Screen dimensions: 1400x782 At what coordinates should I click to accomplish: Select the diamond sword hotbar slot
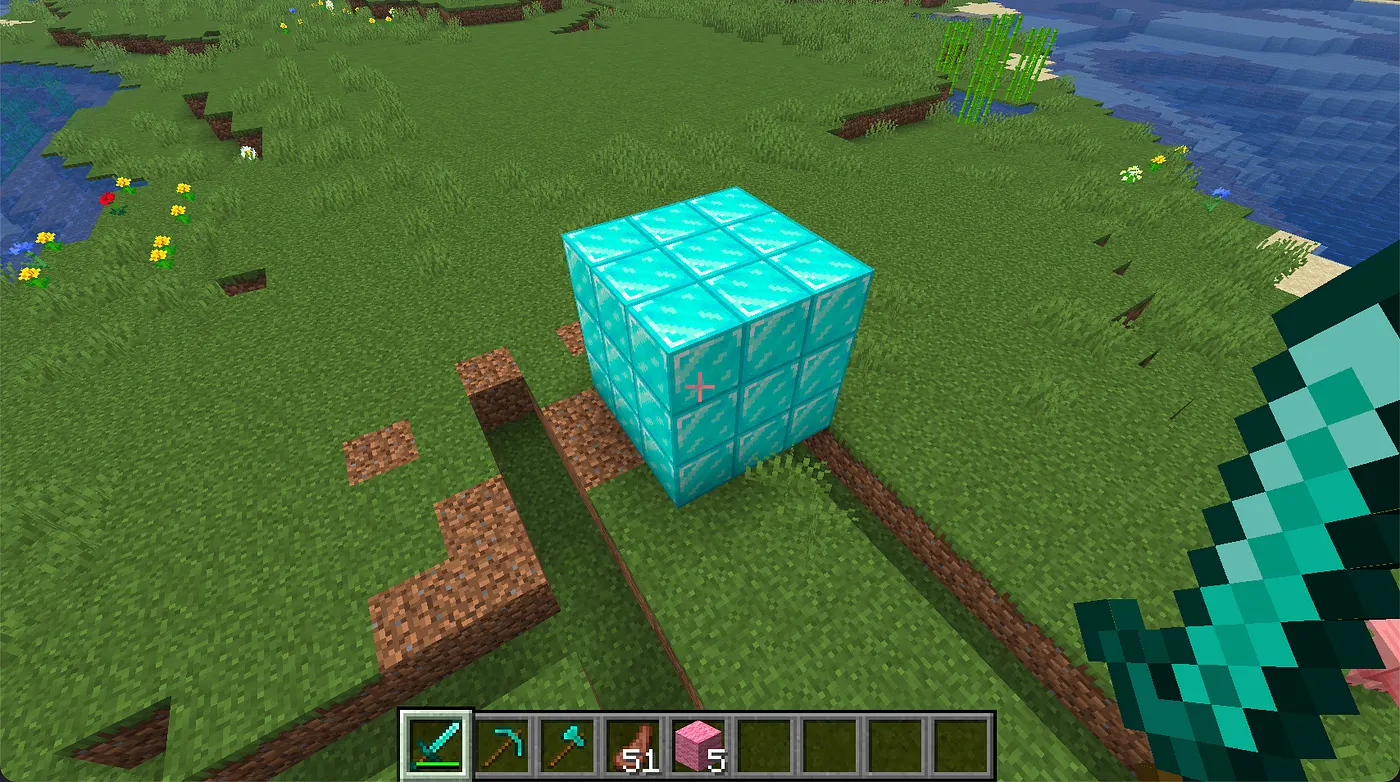(x=435, y=745)
